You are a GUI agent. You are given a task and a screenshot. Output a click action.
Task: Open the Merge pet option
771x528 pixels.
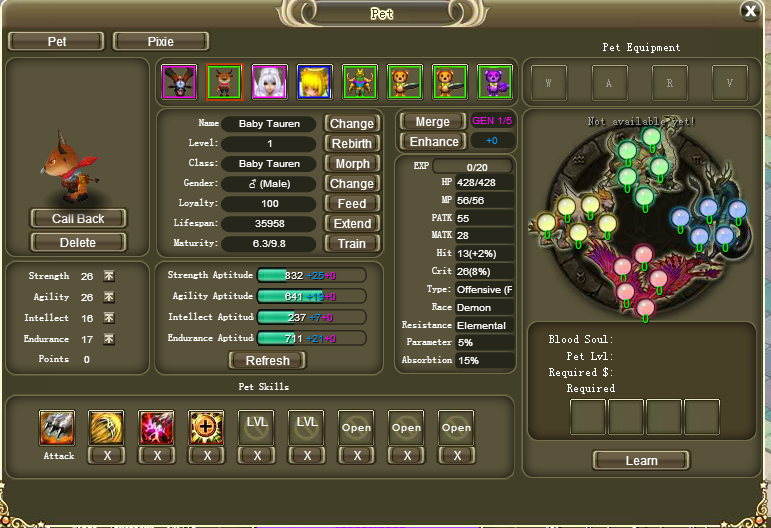[431, 121]
